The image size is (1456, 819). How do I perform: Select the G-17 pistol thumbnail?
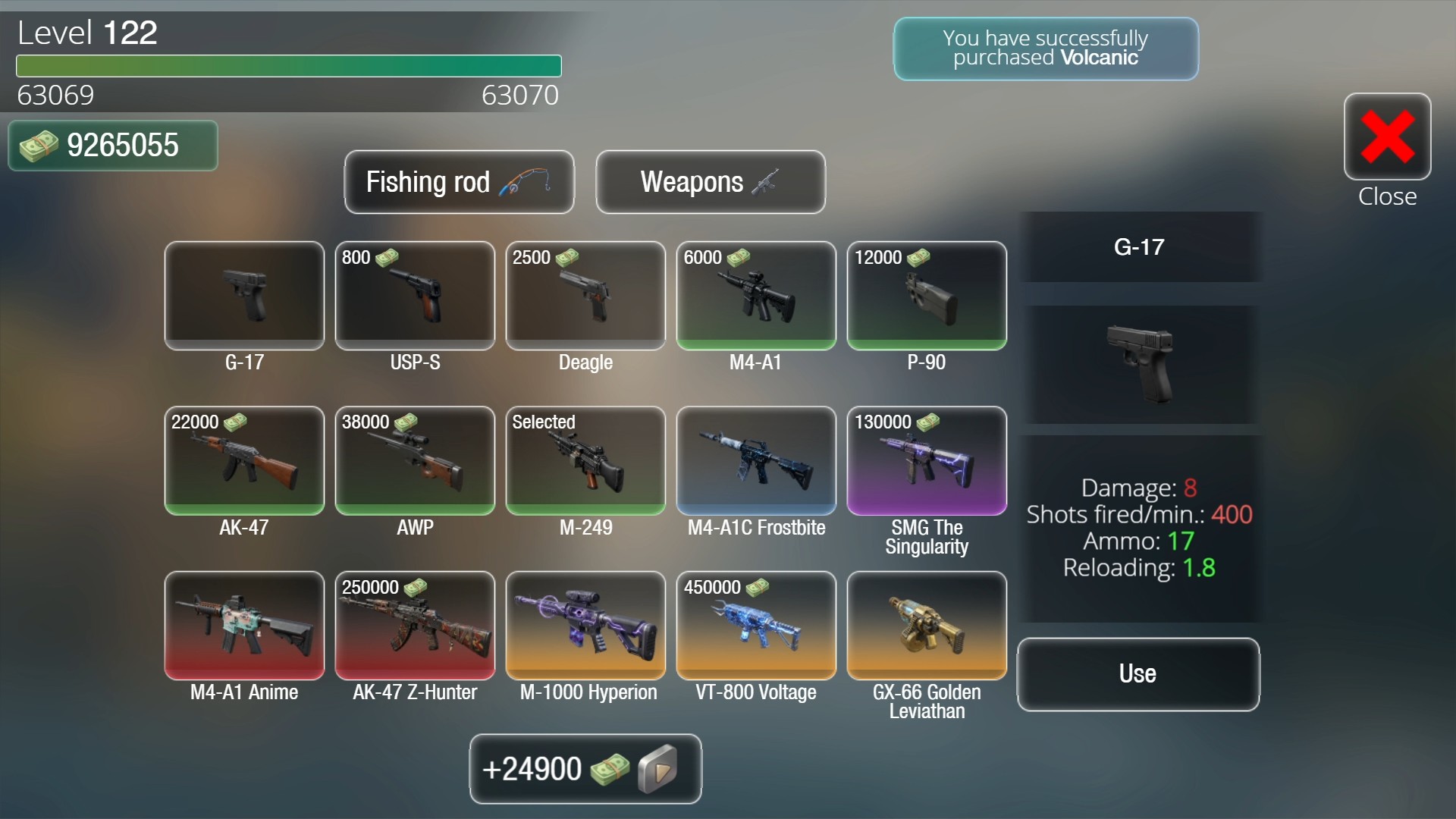point(243,296)
